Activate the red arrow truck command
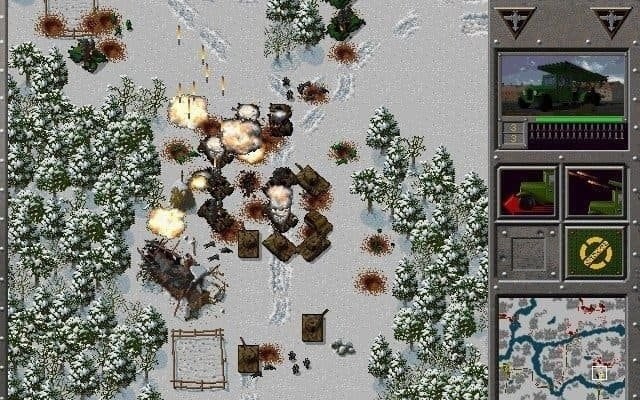This screenshot has width=640, height=400. pos(527,193)
